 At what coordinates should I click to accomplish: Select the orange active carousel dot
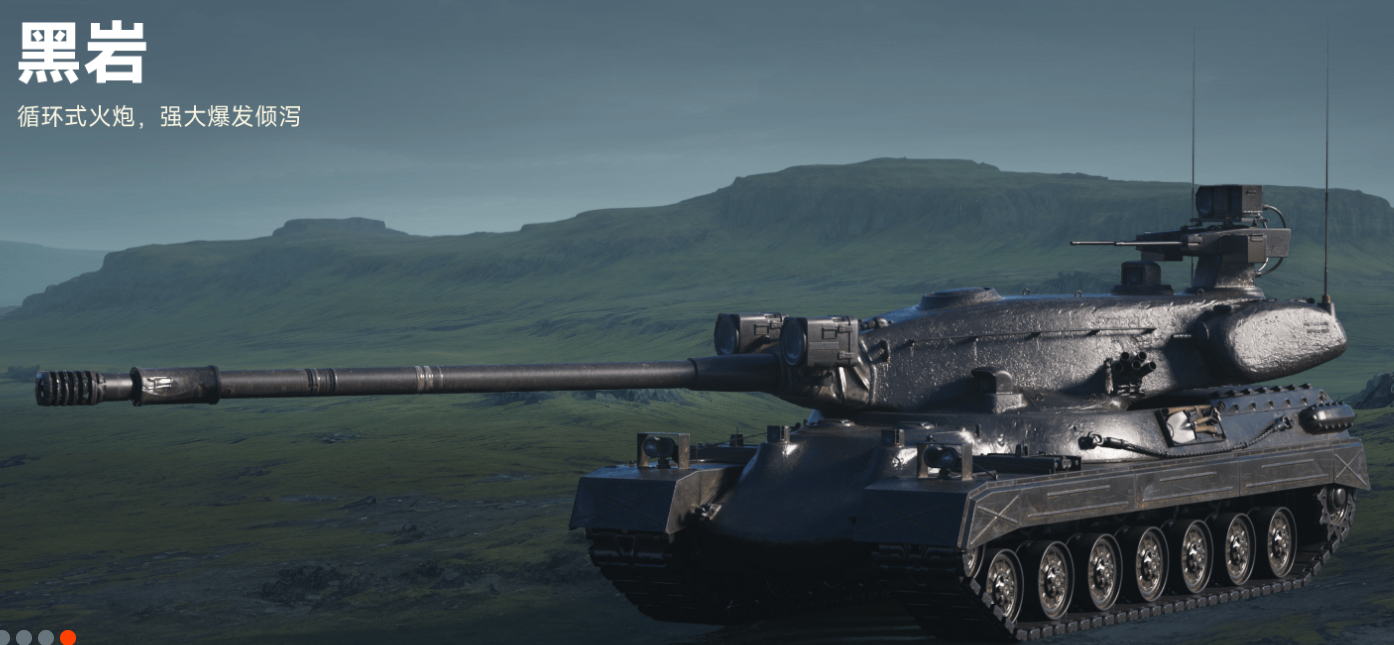tap(68, 637)
